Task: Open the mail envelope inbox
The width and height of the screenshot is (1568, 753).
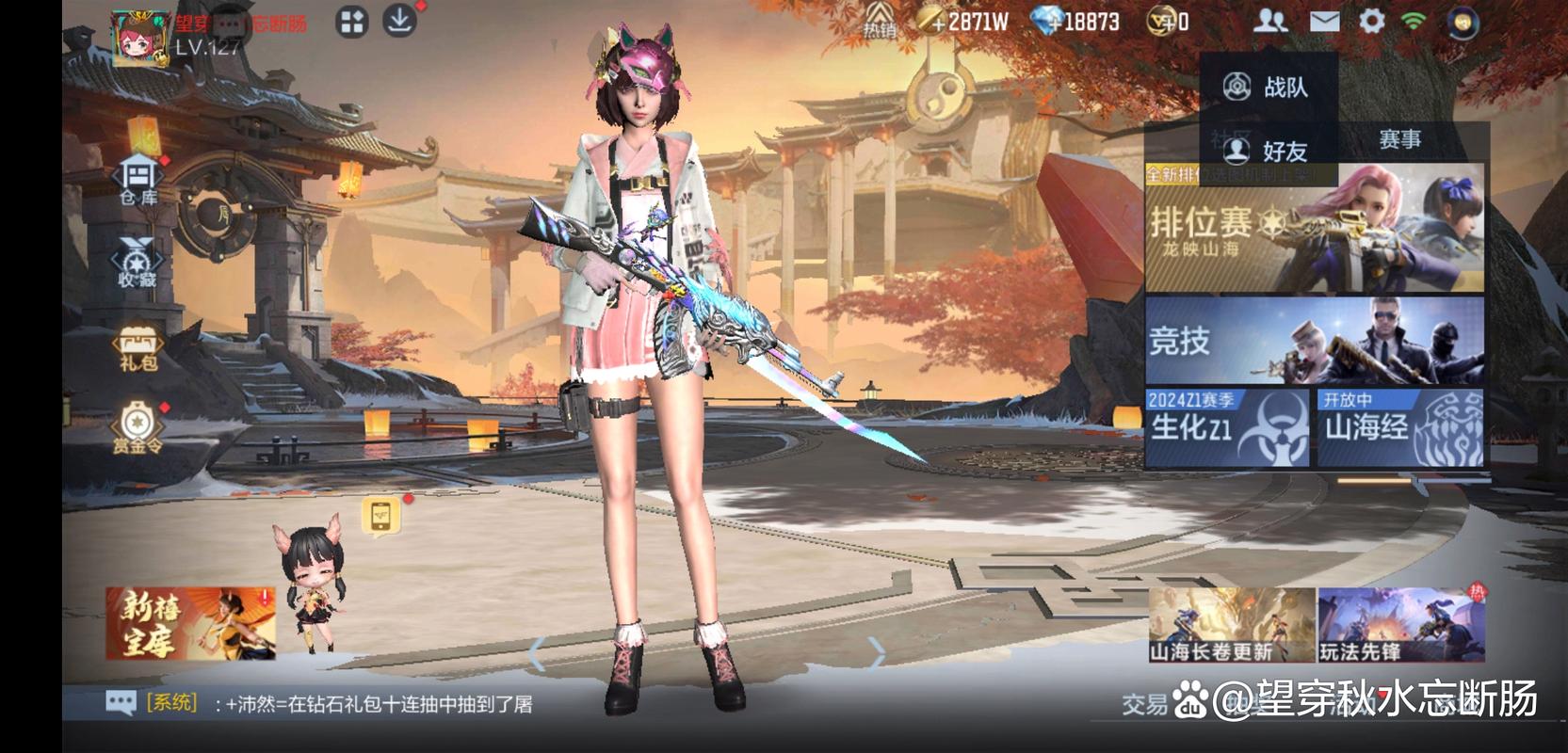Action: (1324, 21)
